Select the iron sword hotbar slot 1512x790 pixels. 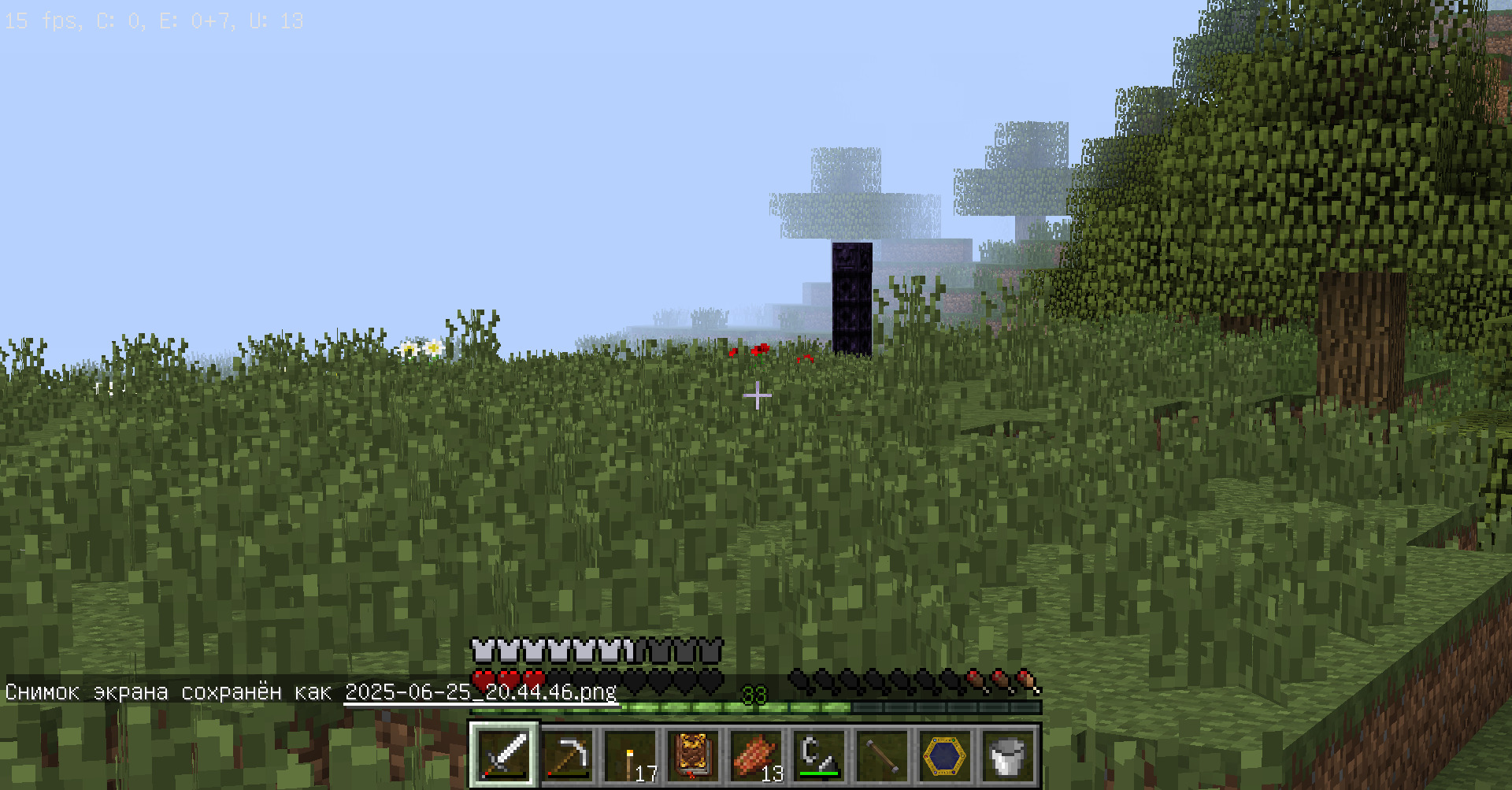pos(504,755)
